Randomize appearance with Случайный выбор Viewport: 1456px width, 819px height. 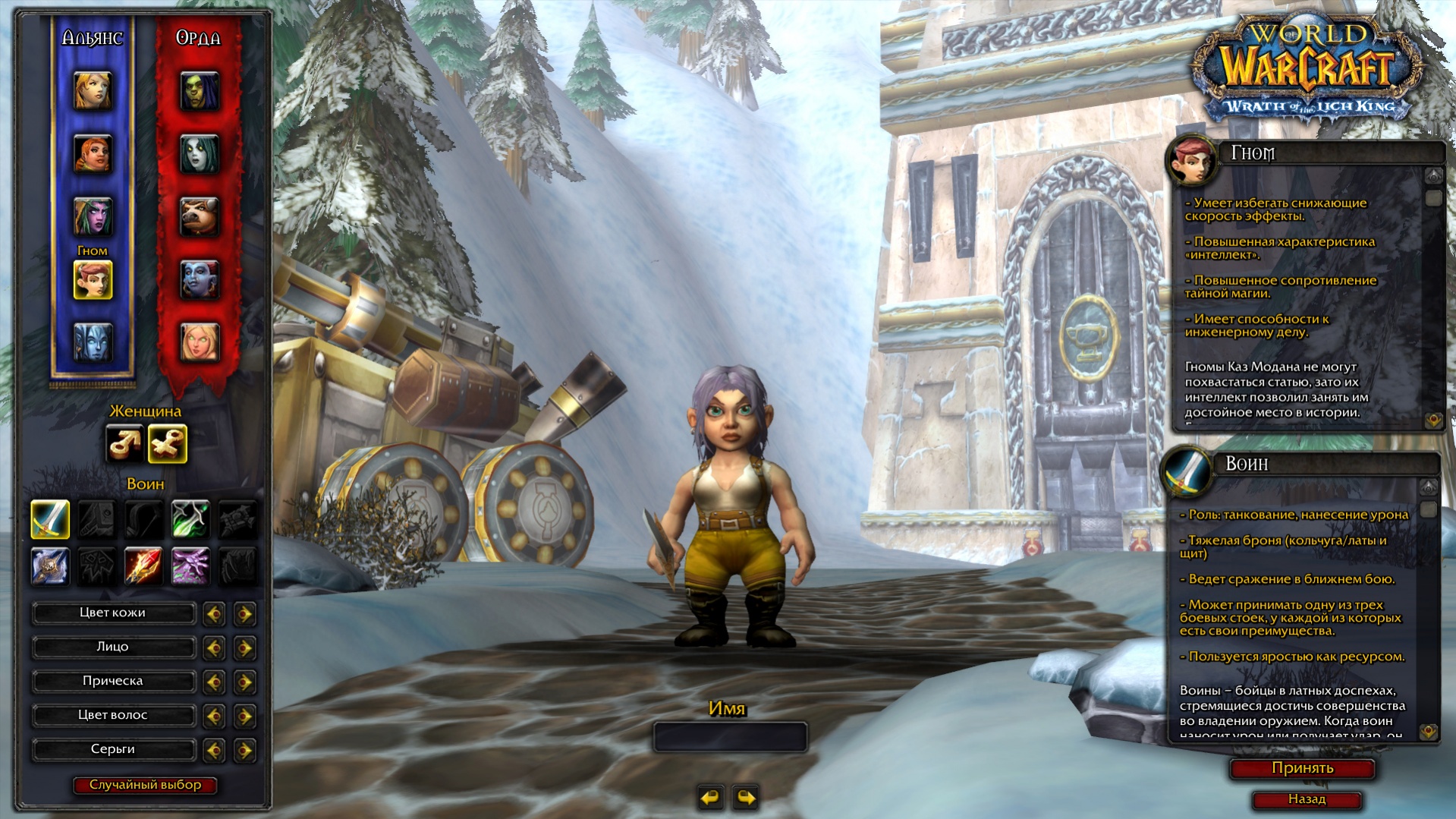[x=145, y=785]
